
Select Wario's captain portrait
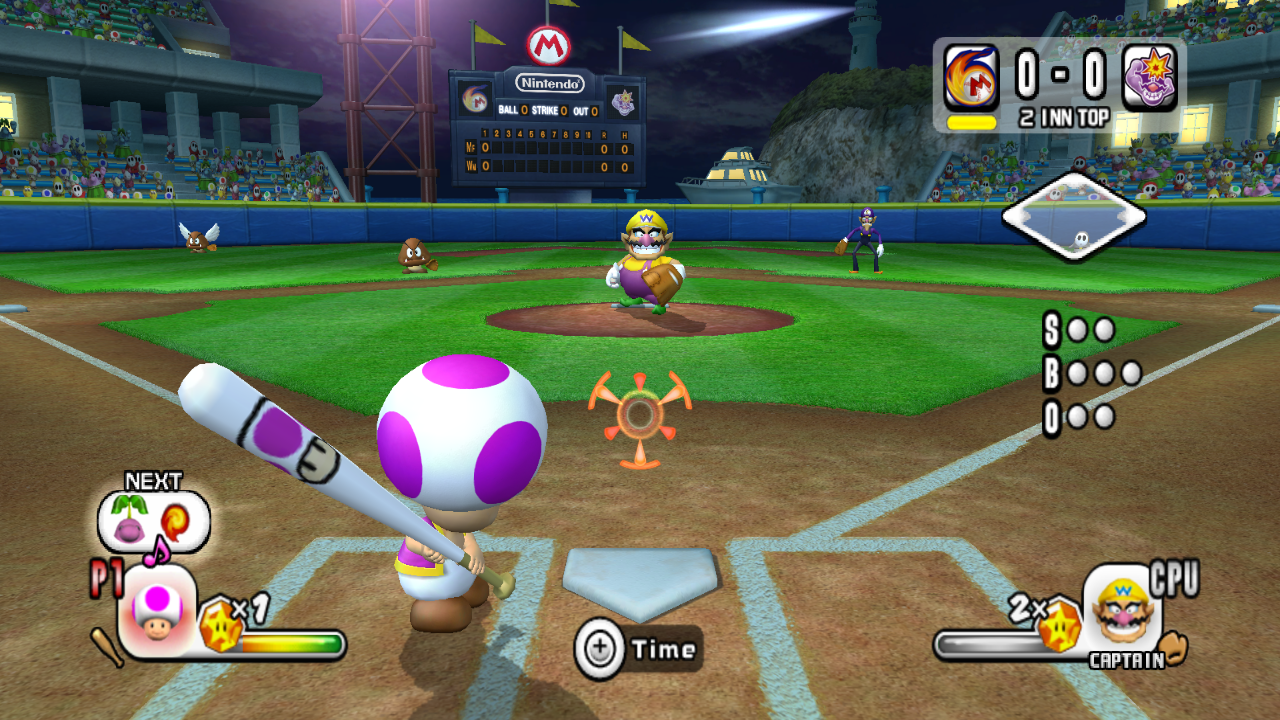[1124, 607]
